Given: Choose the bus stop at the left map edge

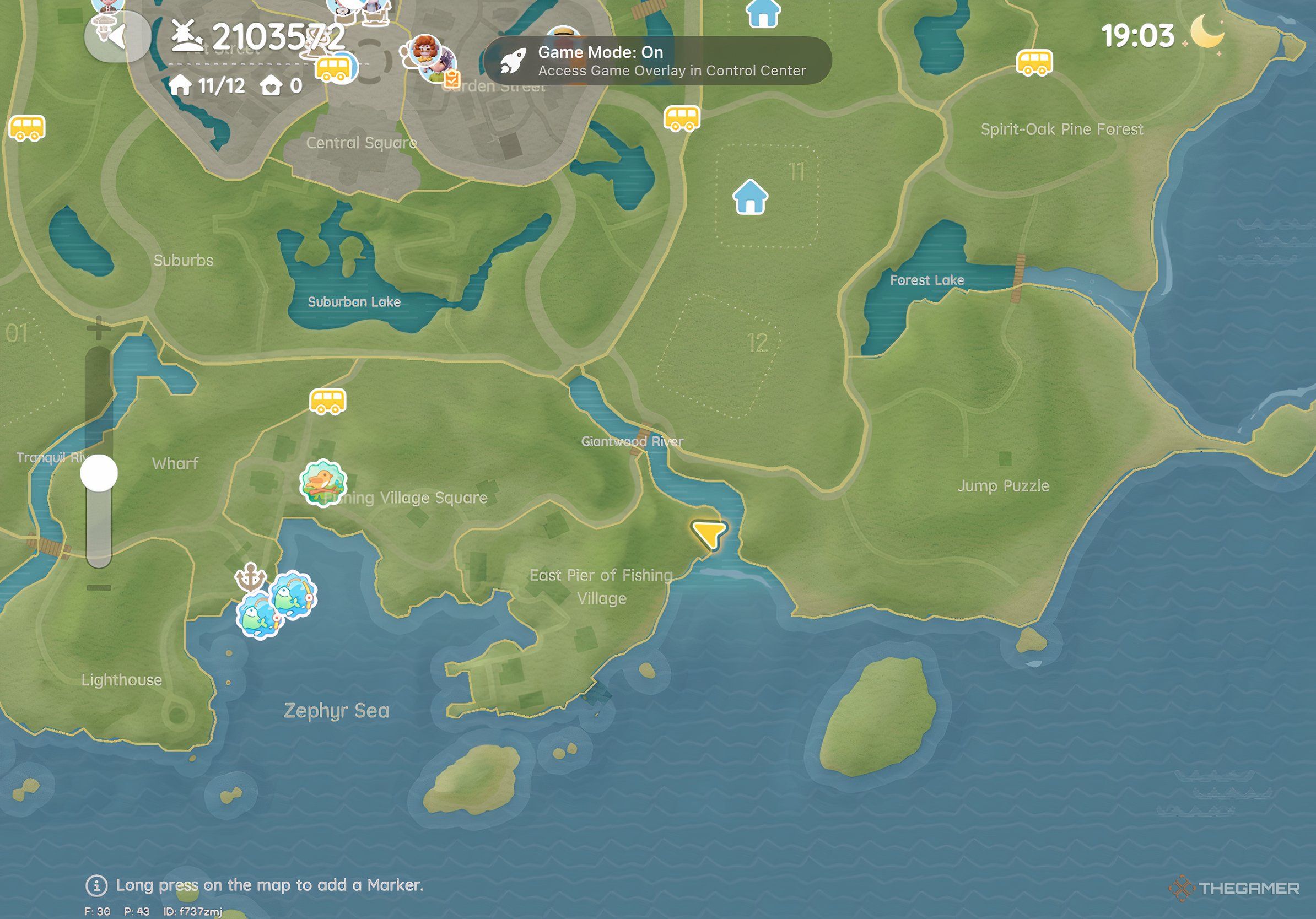Looking at the screenshot, I should point(27,128).
